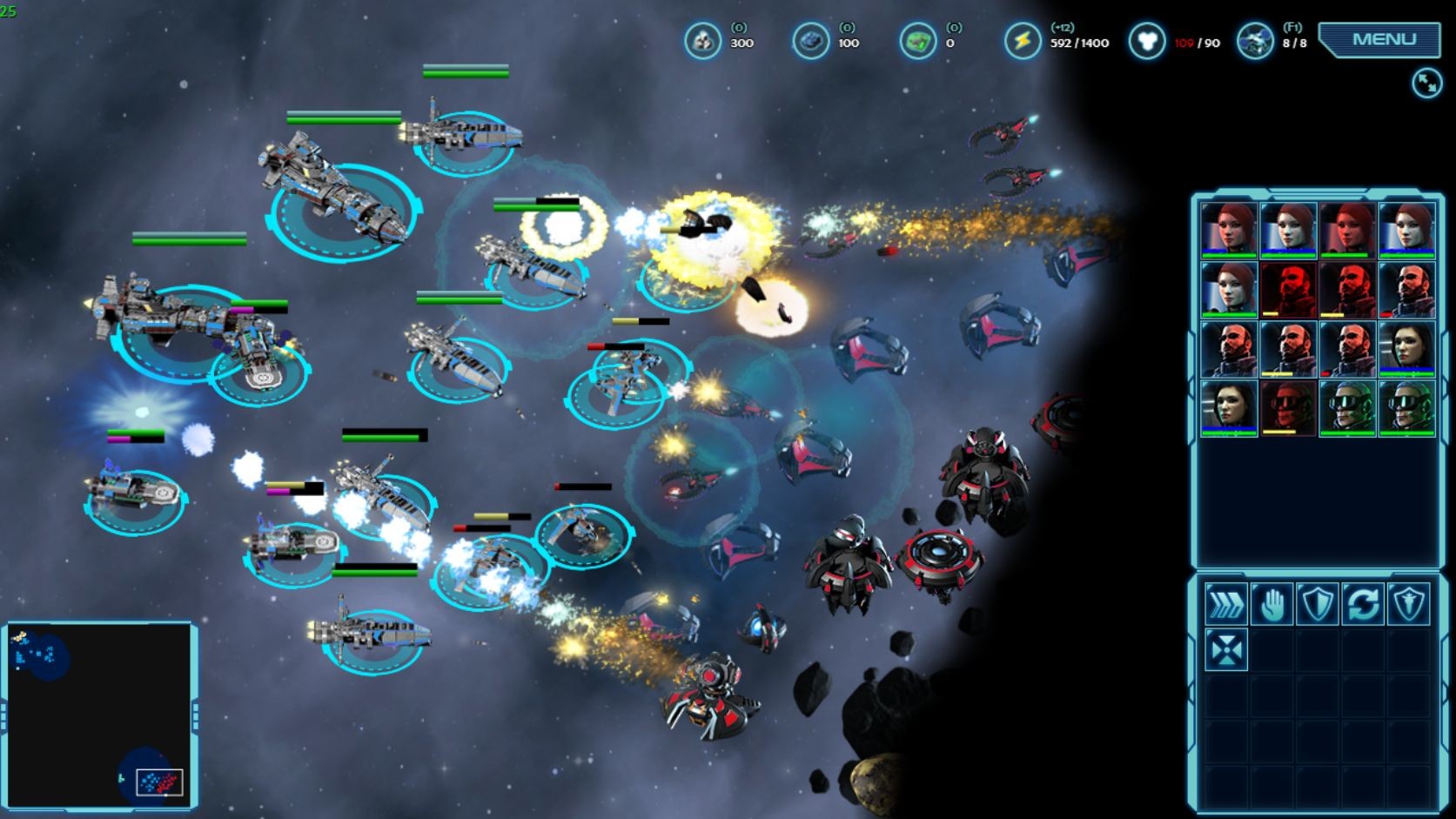Issue the stop command with the hand icon

tap(1271, 604)
